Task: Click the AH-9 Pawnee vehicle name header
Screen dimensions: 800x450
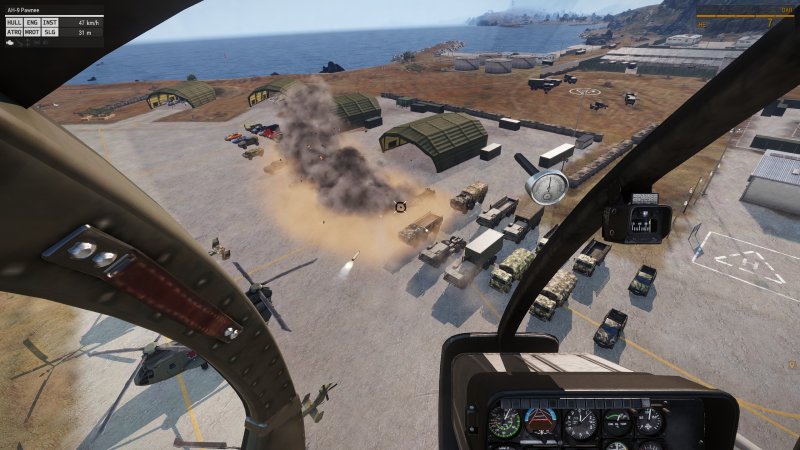Action: click(x=24, y=10)
